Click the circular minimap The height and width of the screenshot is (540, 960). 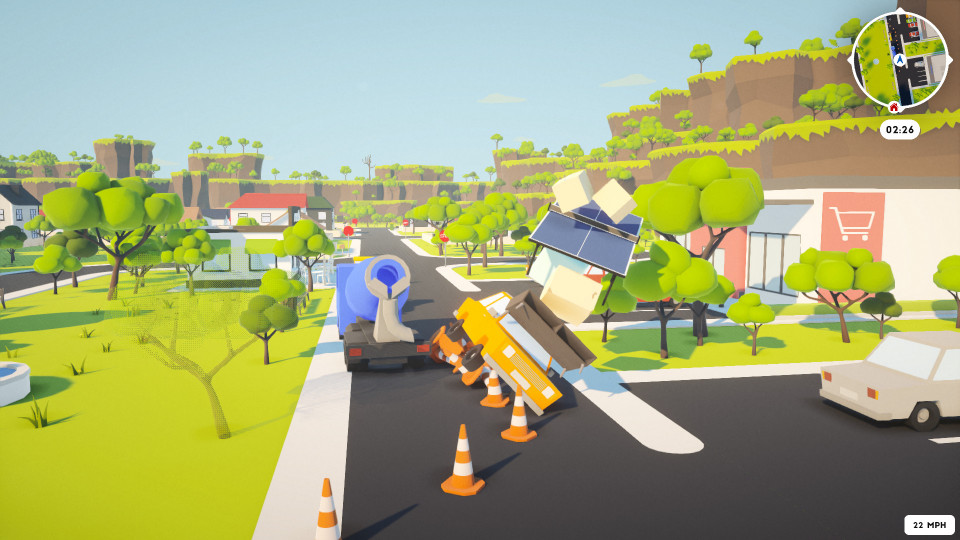tap(899, 60)
